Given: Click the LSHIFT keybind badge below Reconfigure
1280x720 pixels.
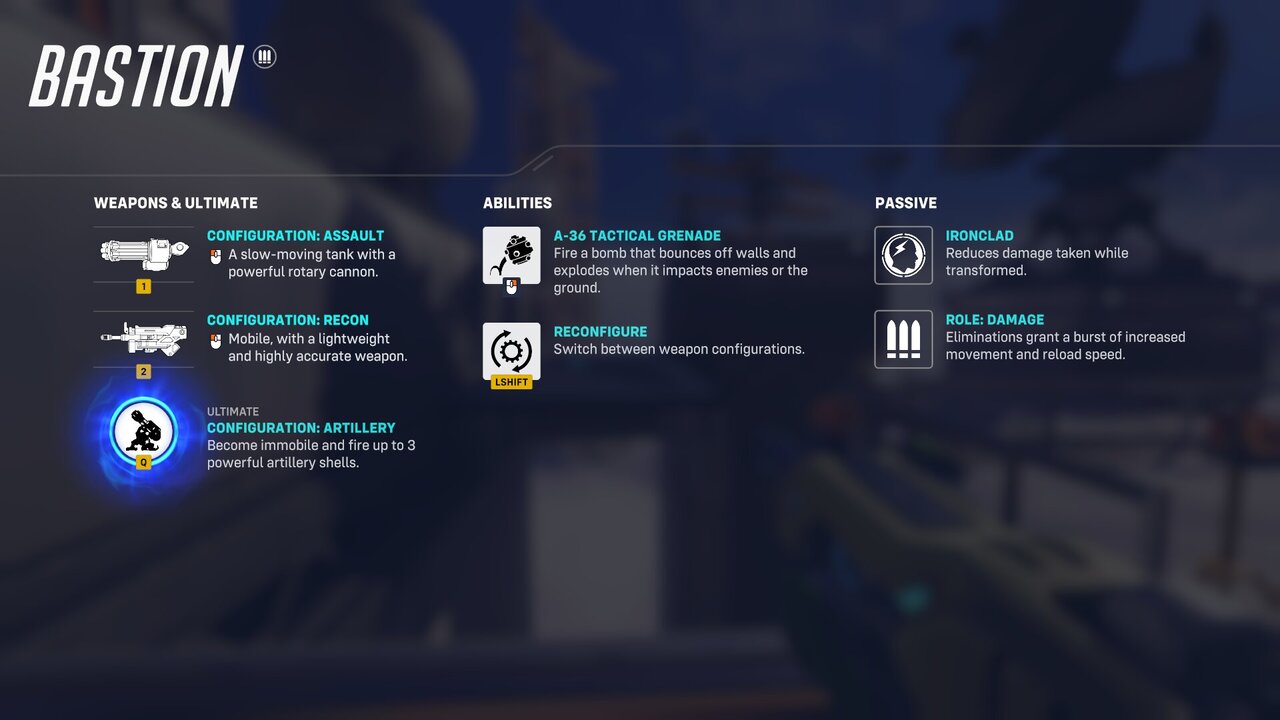Looking at the screenshot, I should pos(511,381).
